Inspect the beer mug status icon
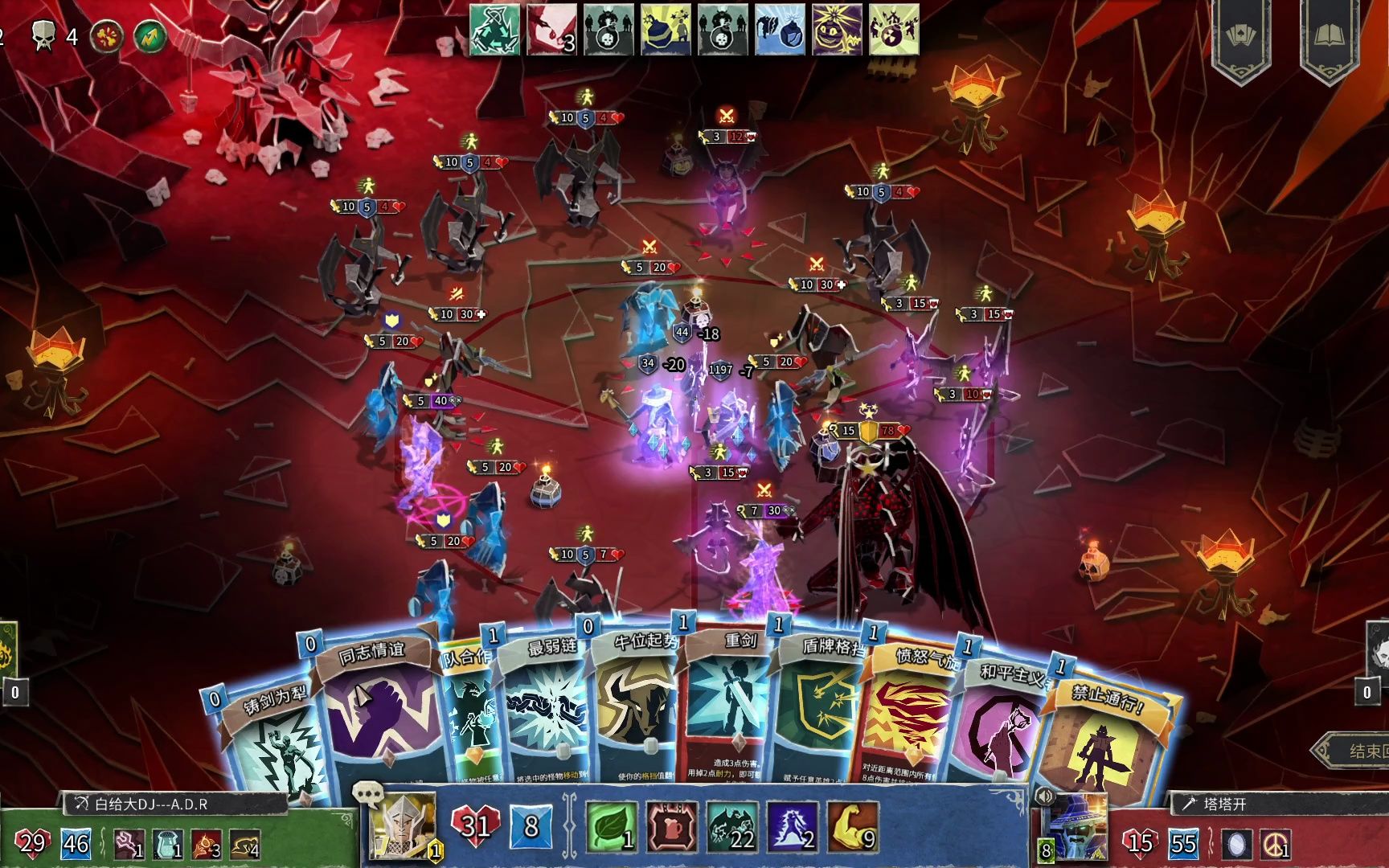This screenshot has height=868, width=1389. pos(671,827)
